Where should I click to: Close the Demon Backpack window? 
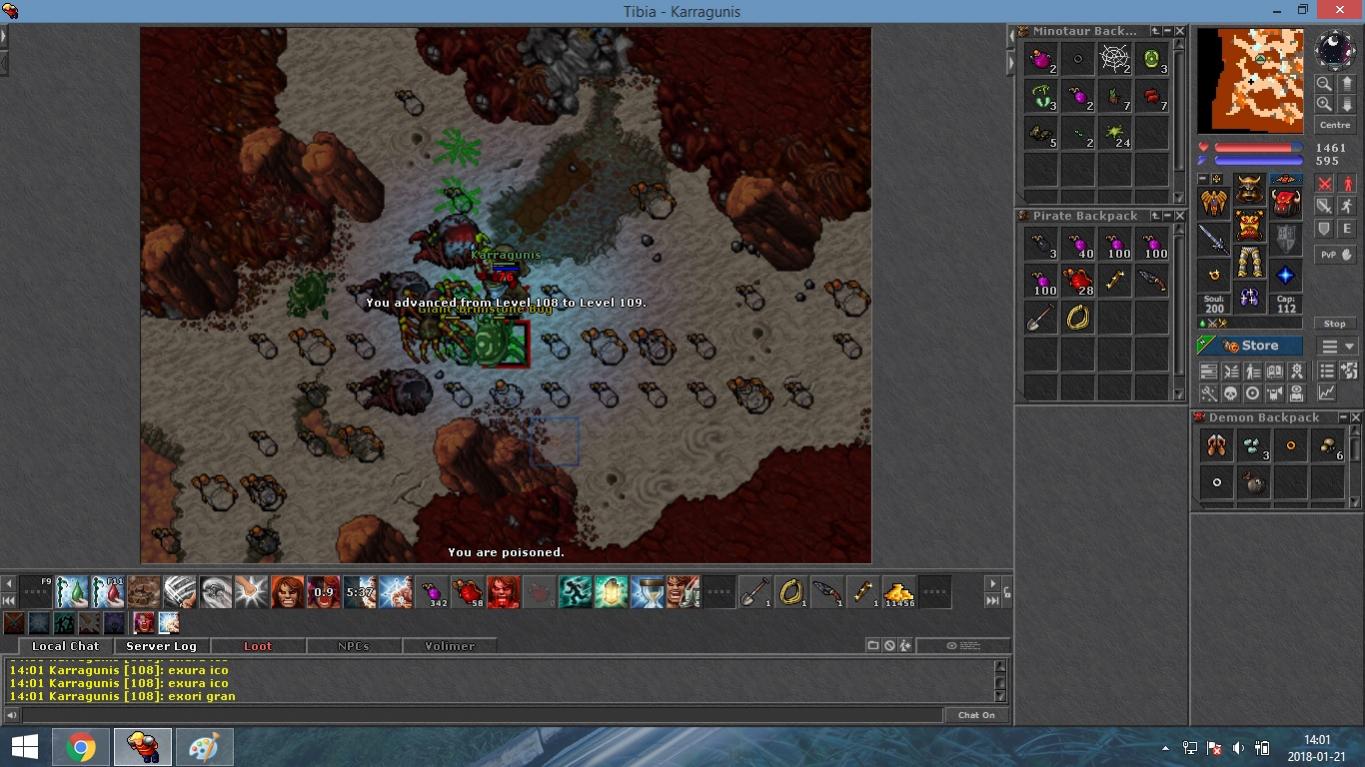point(1356,418)
